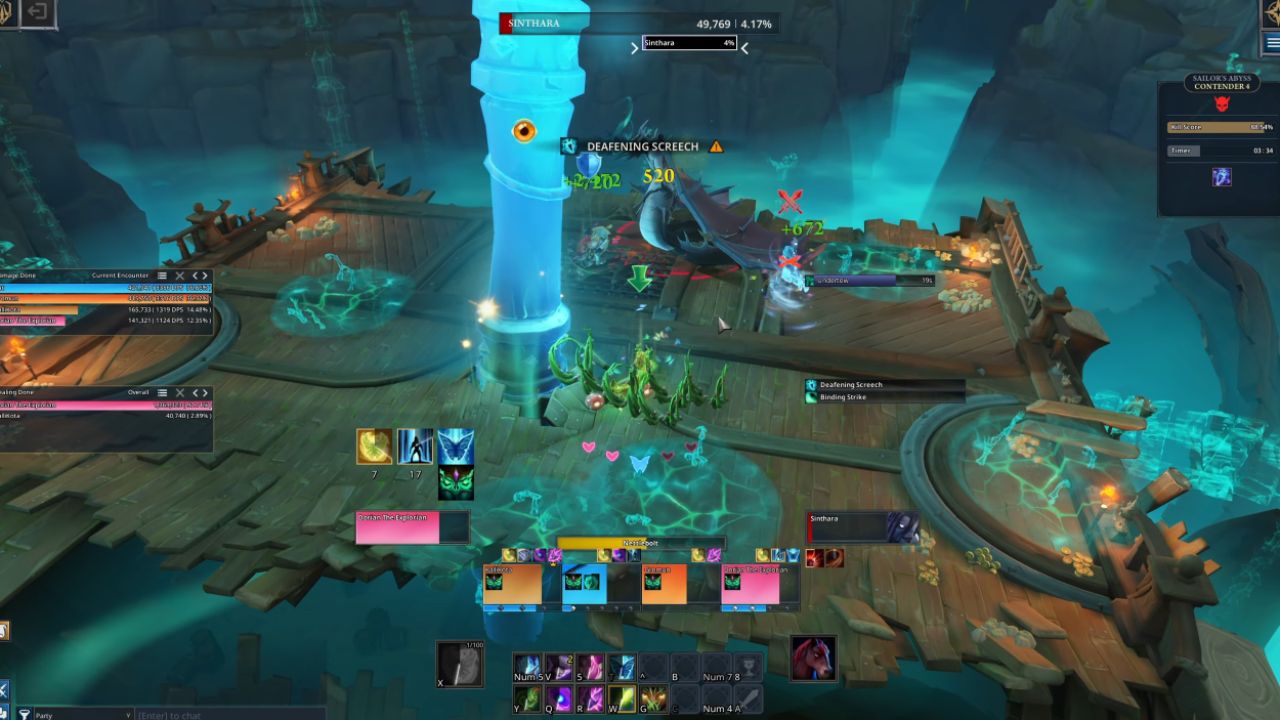Select Dorian The Explorian party frame
Image resolution: width=1280 pixels, height=720 pixels.
(750, 586)
